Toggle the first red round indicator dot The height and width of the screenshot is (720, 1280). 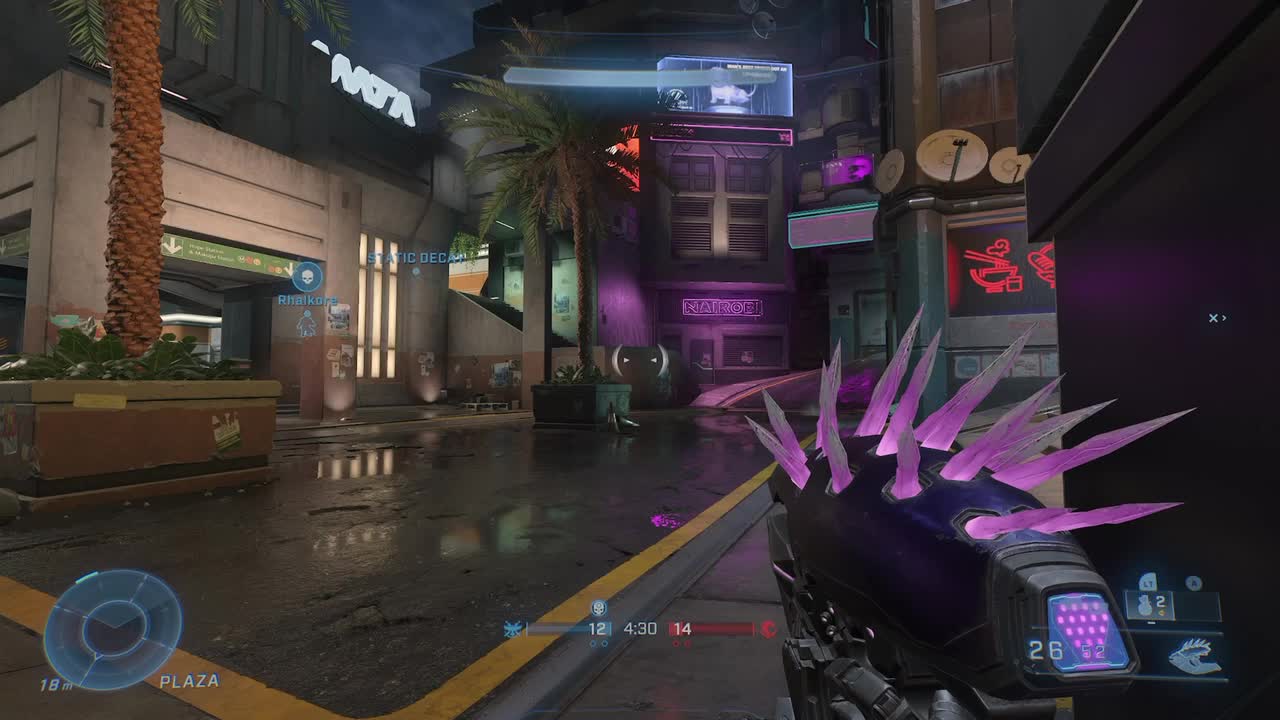tap(677, 643)
